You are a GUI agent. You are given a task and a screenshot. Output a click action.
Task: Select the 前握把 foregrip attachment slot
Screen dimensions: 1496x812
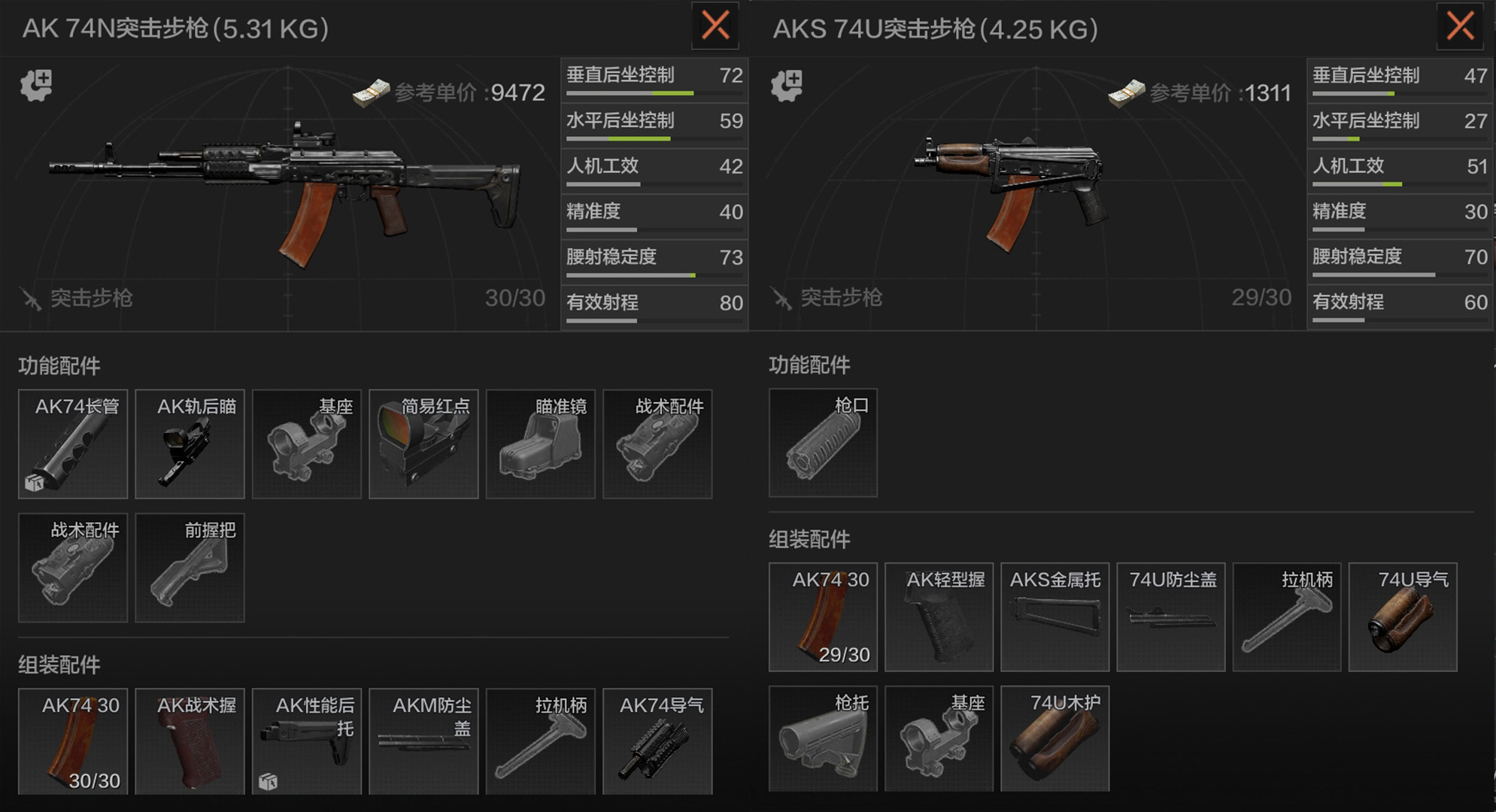(190, 568)
